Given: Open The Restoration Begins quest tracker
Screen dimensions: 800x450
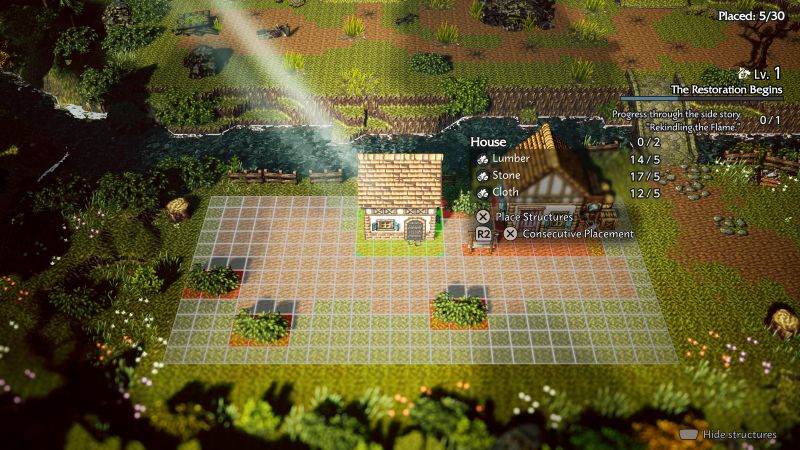Looking at the screenshot, I should [x=712, y=89].
